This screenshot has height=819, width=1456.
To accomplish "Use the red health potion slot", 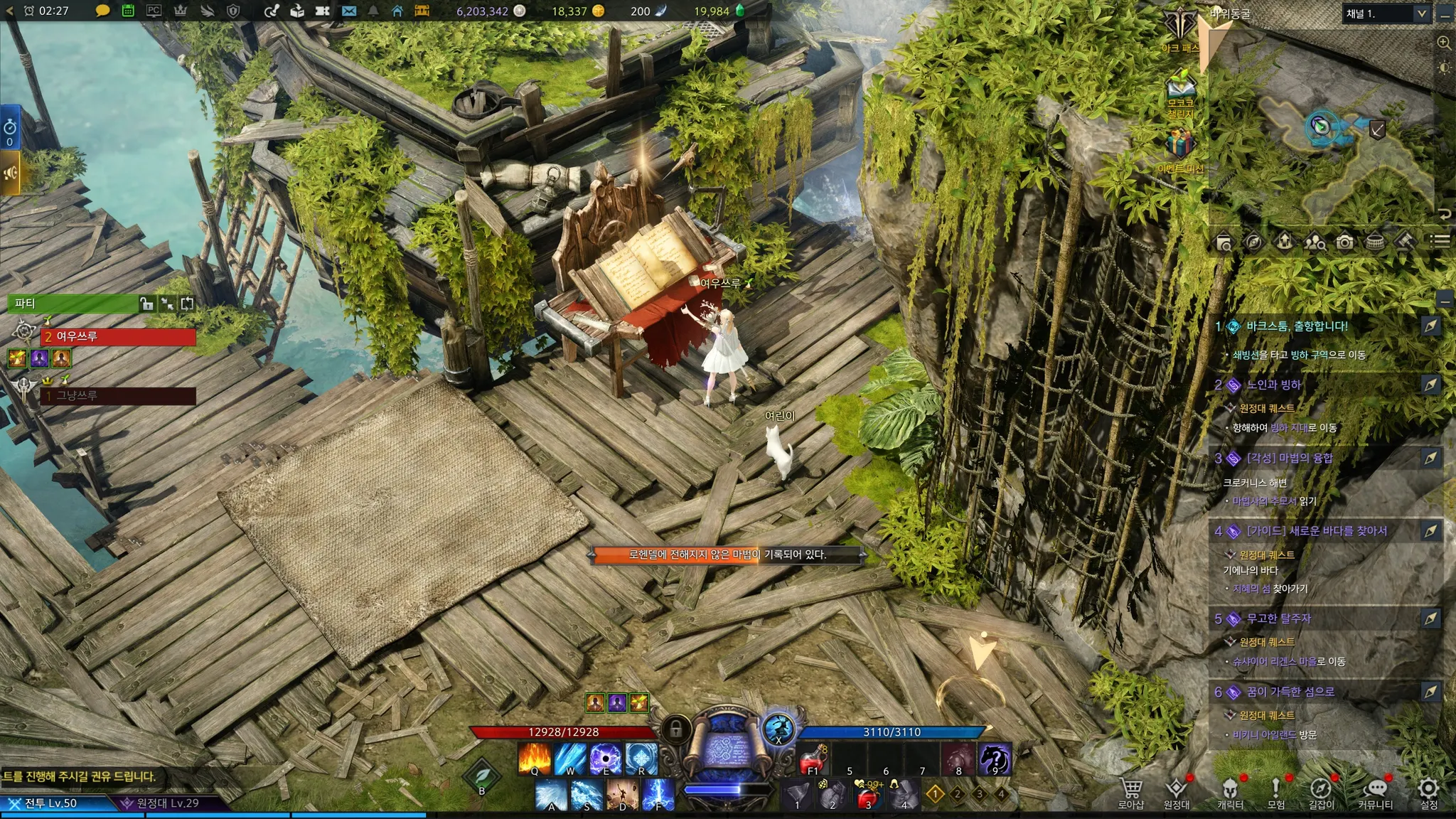I will (813, 759).
